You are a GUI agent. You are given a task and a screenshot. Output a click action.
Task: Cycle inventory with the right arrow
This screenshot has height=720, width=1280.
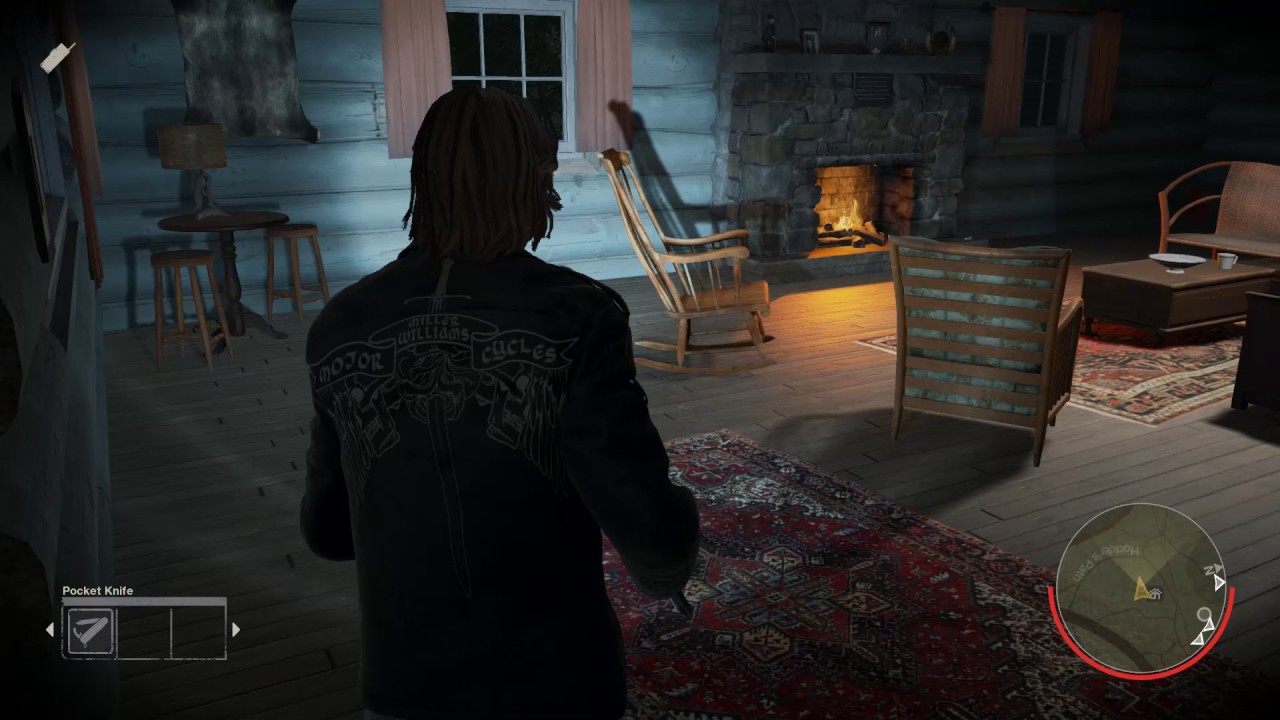coord(236,630)
